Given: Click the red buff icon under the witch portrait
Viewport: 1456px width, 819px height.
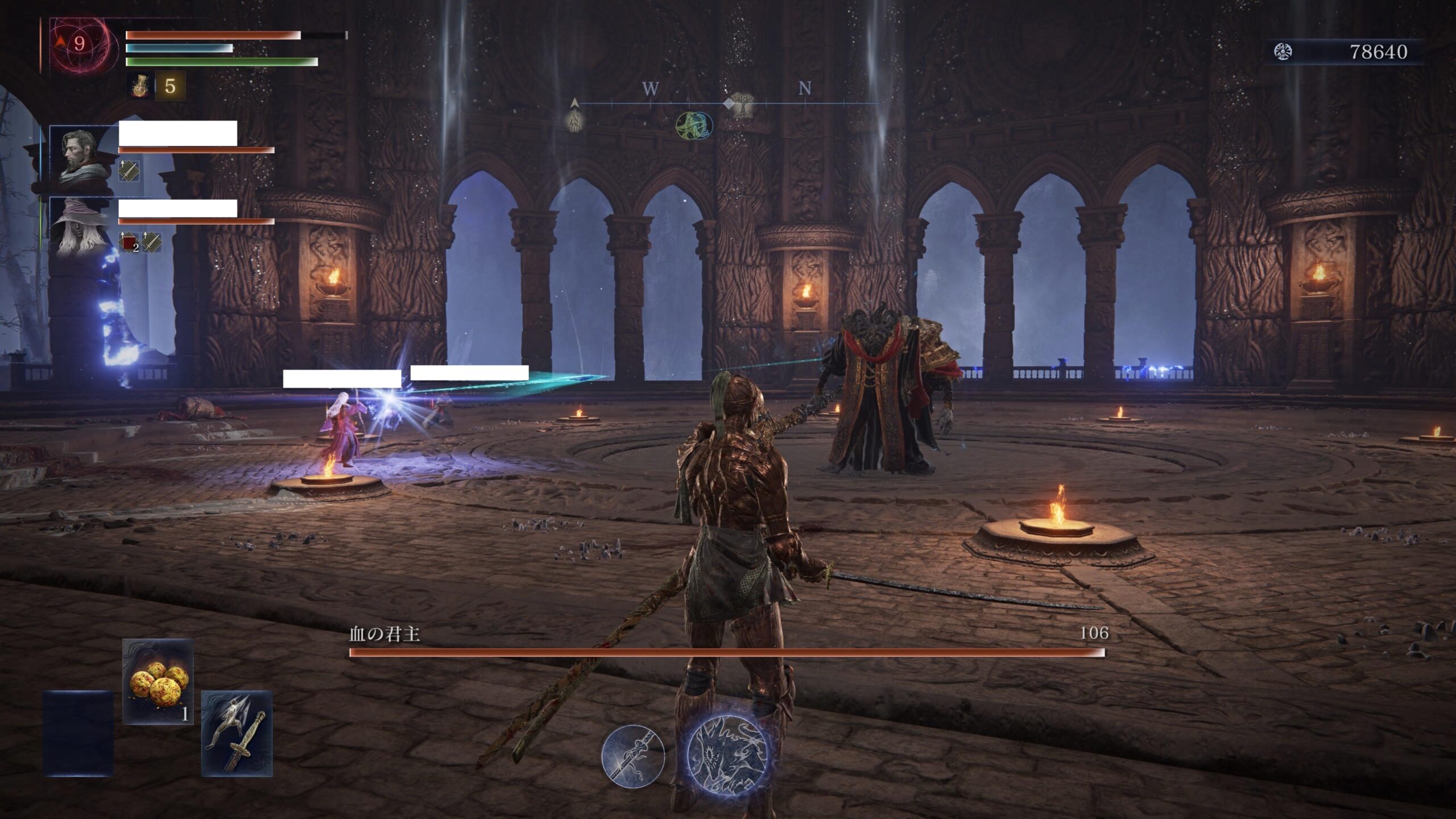Looking at the screenshot, I should point(130,242).
